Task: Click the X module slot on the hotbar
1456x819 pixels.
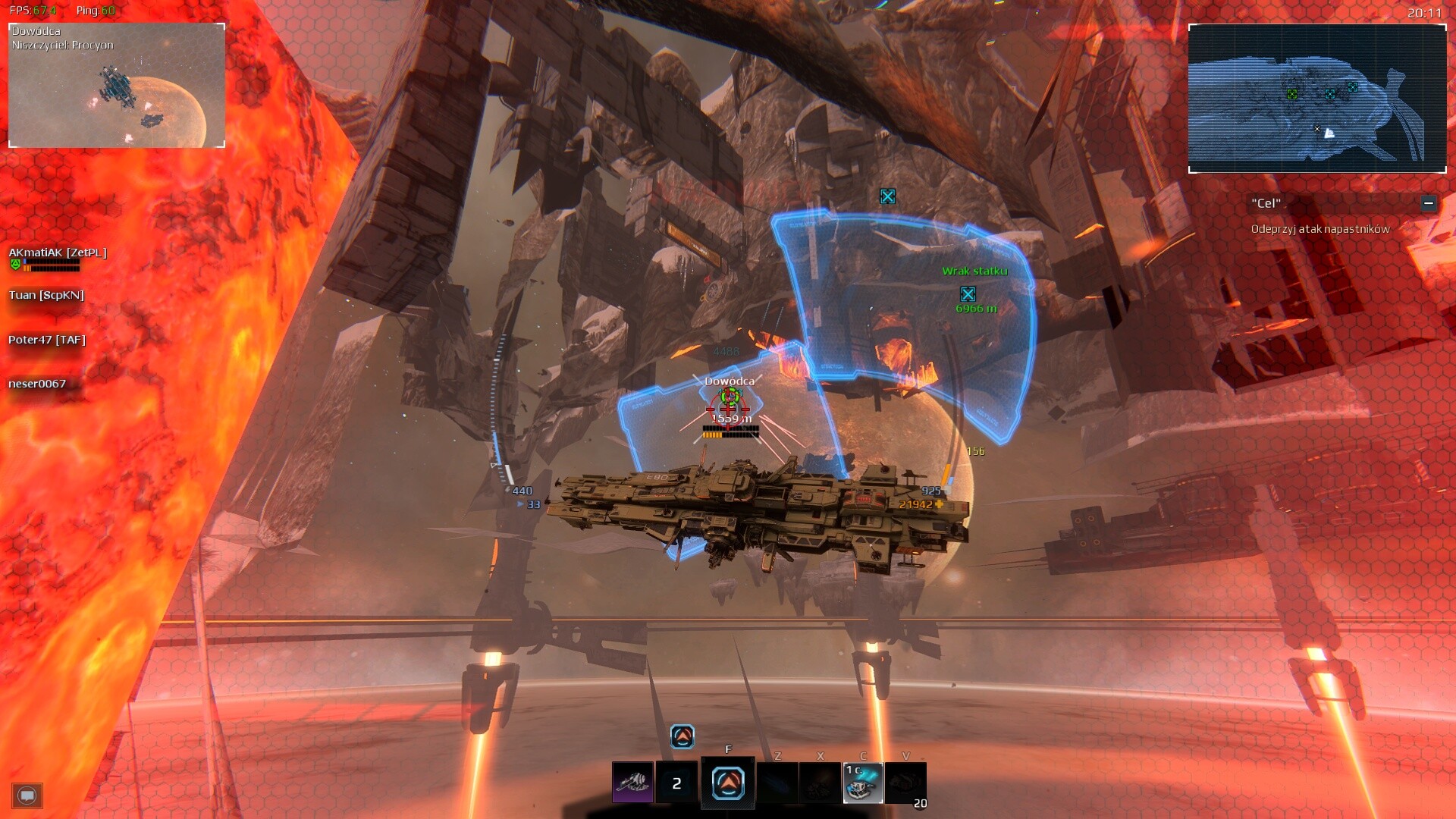Action: click(x=820, y=782)
